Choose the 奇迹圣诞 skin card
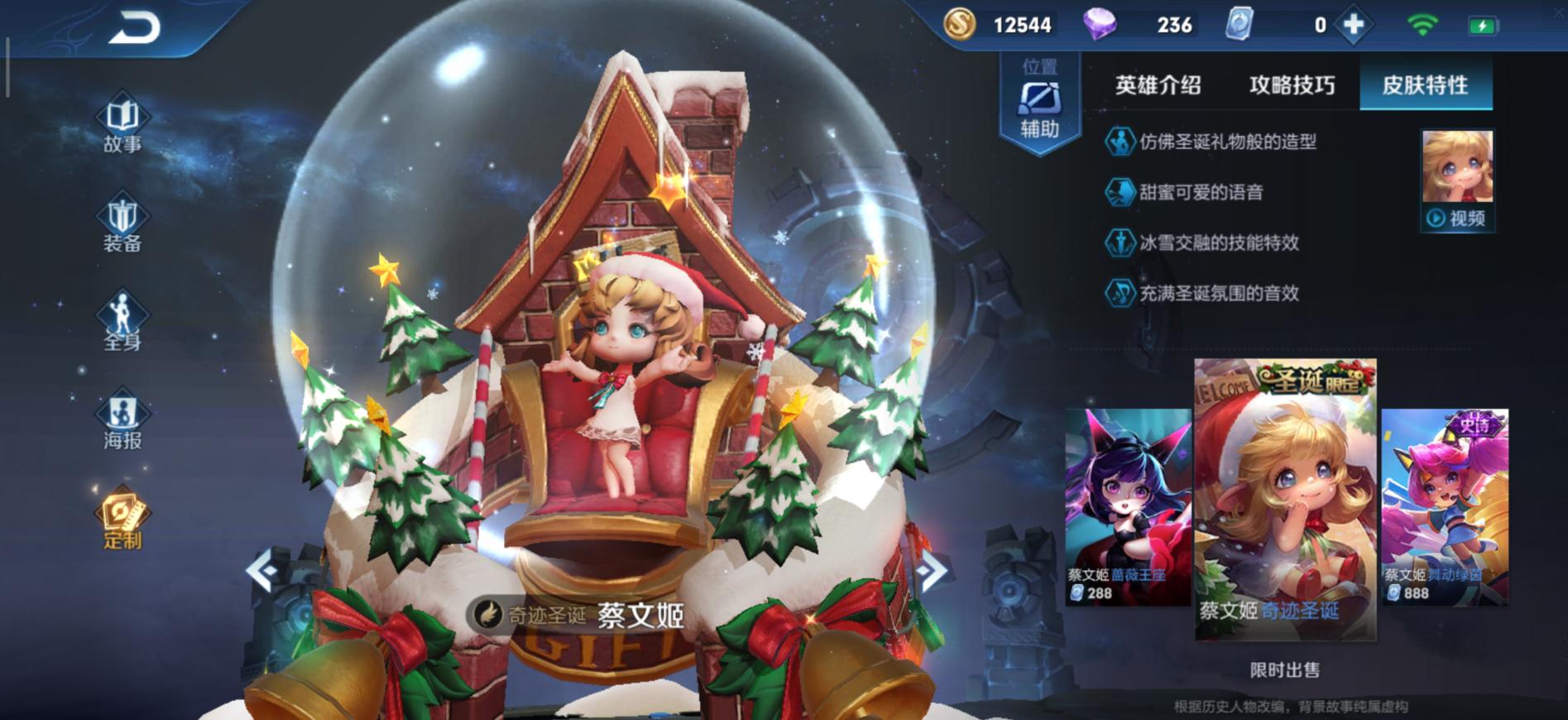1568x720 pixels. click(x=1285, y=499)
